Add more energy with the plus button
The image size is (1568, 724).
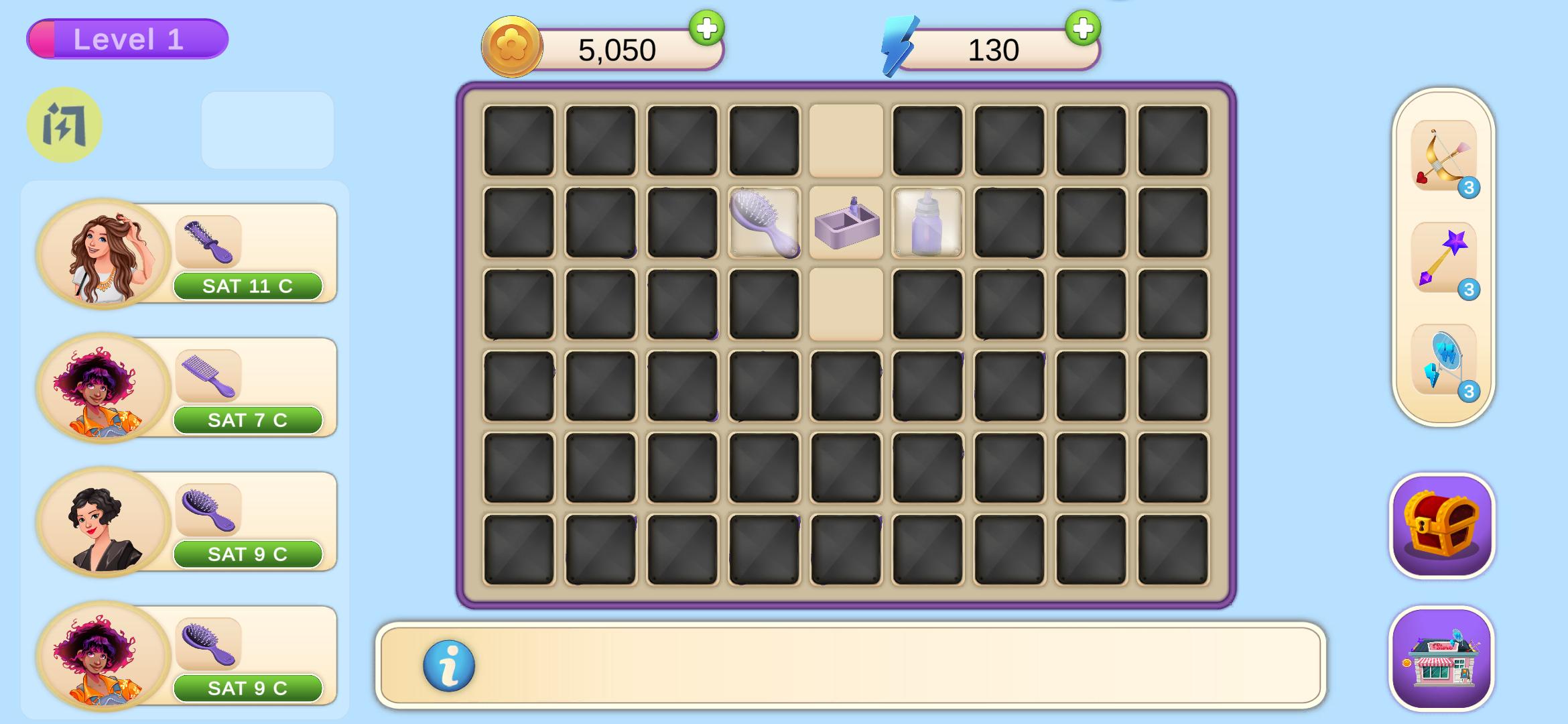pos(1083,28)
